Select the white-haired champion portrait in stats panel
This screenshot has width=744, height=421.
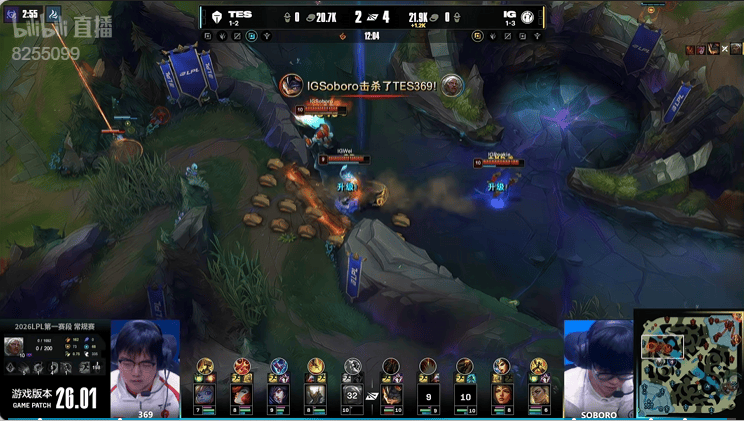(x=14, y=346)
